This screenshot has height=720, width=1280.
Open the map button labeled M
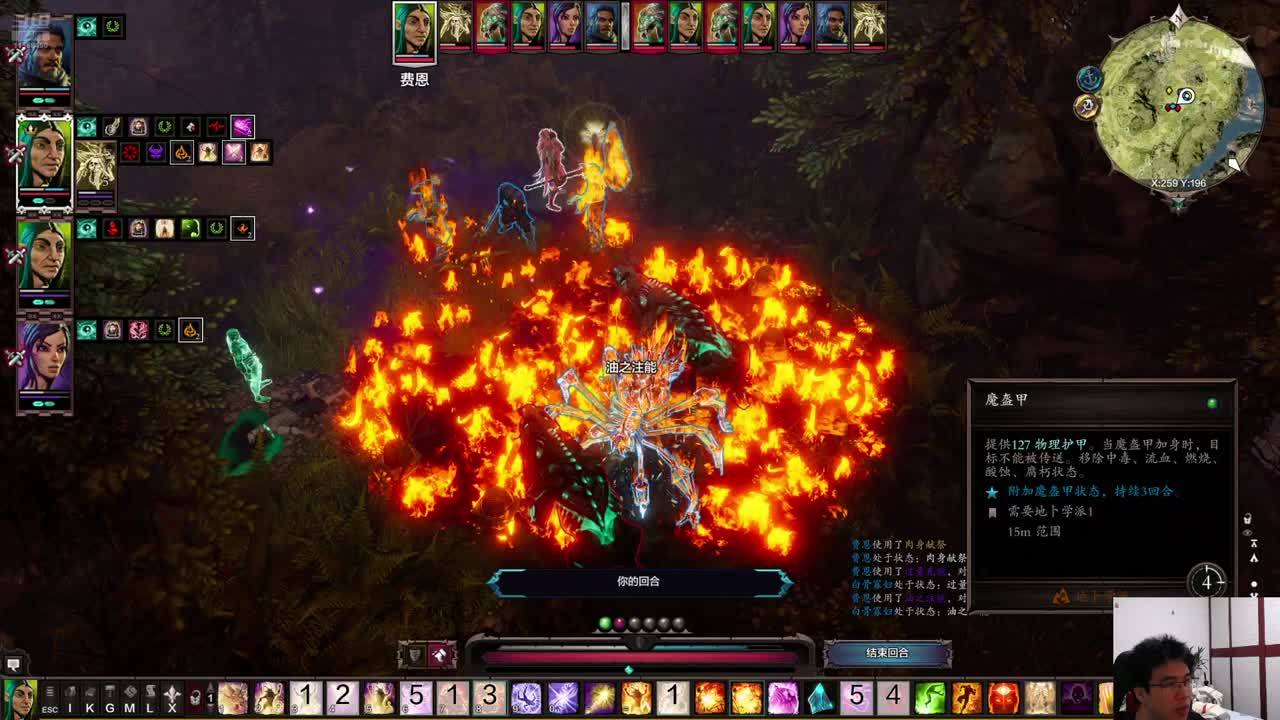tap(130, 696)
